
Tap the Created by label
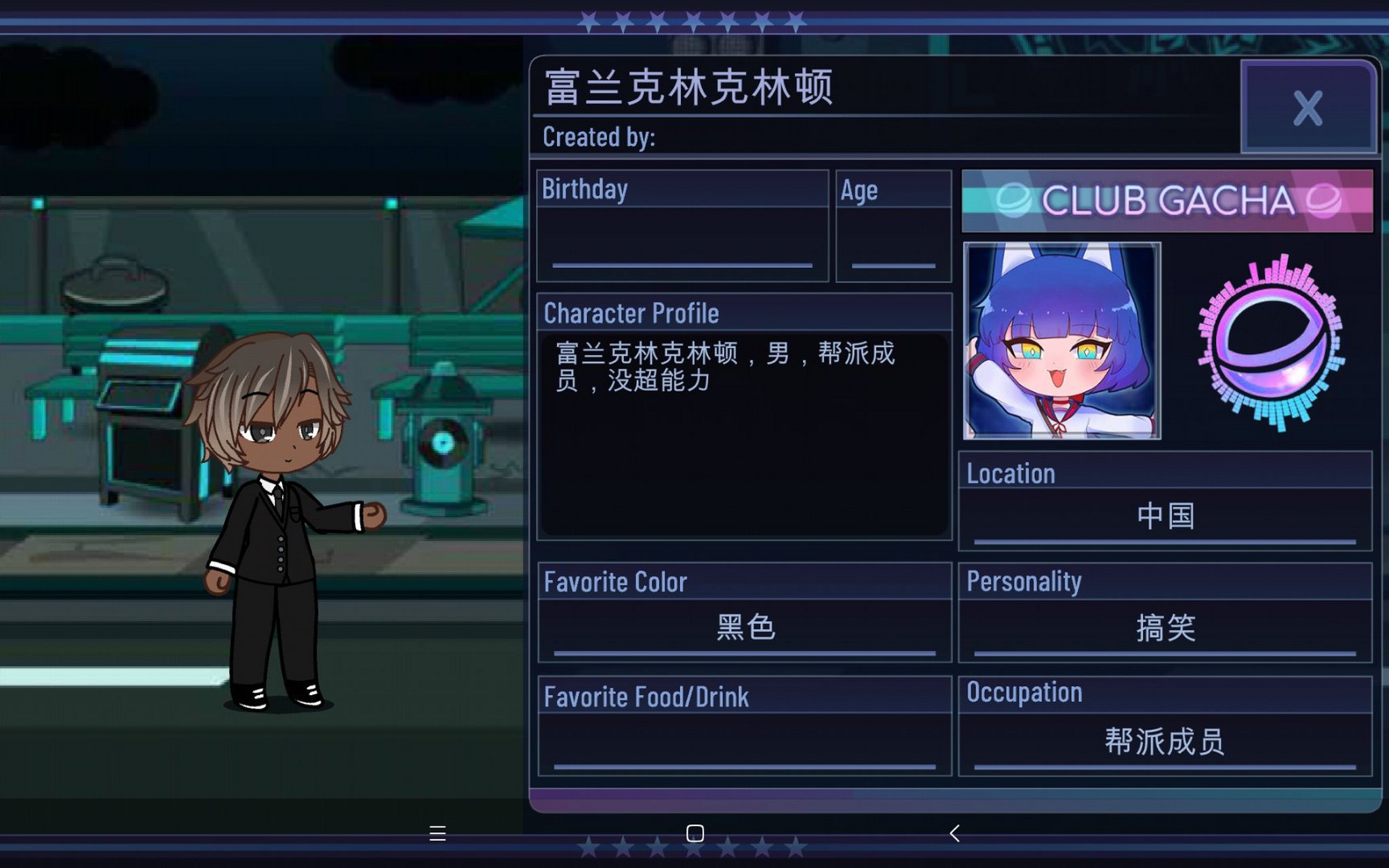pos(597,137)
